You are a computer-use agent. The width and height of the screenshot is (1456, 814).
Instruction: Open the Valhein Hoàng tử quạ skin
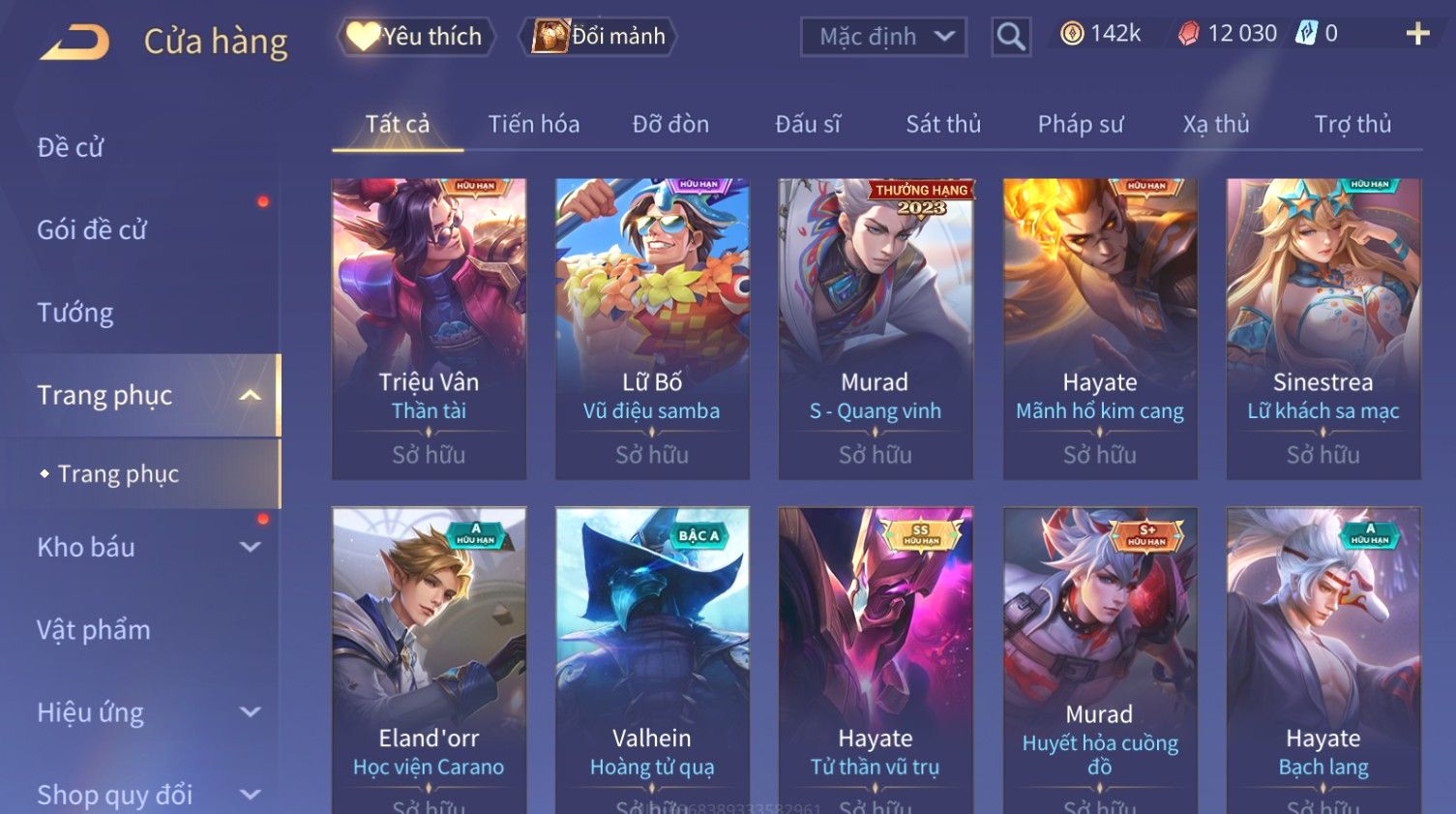coord(652,658)
